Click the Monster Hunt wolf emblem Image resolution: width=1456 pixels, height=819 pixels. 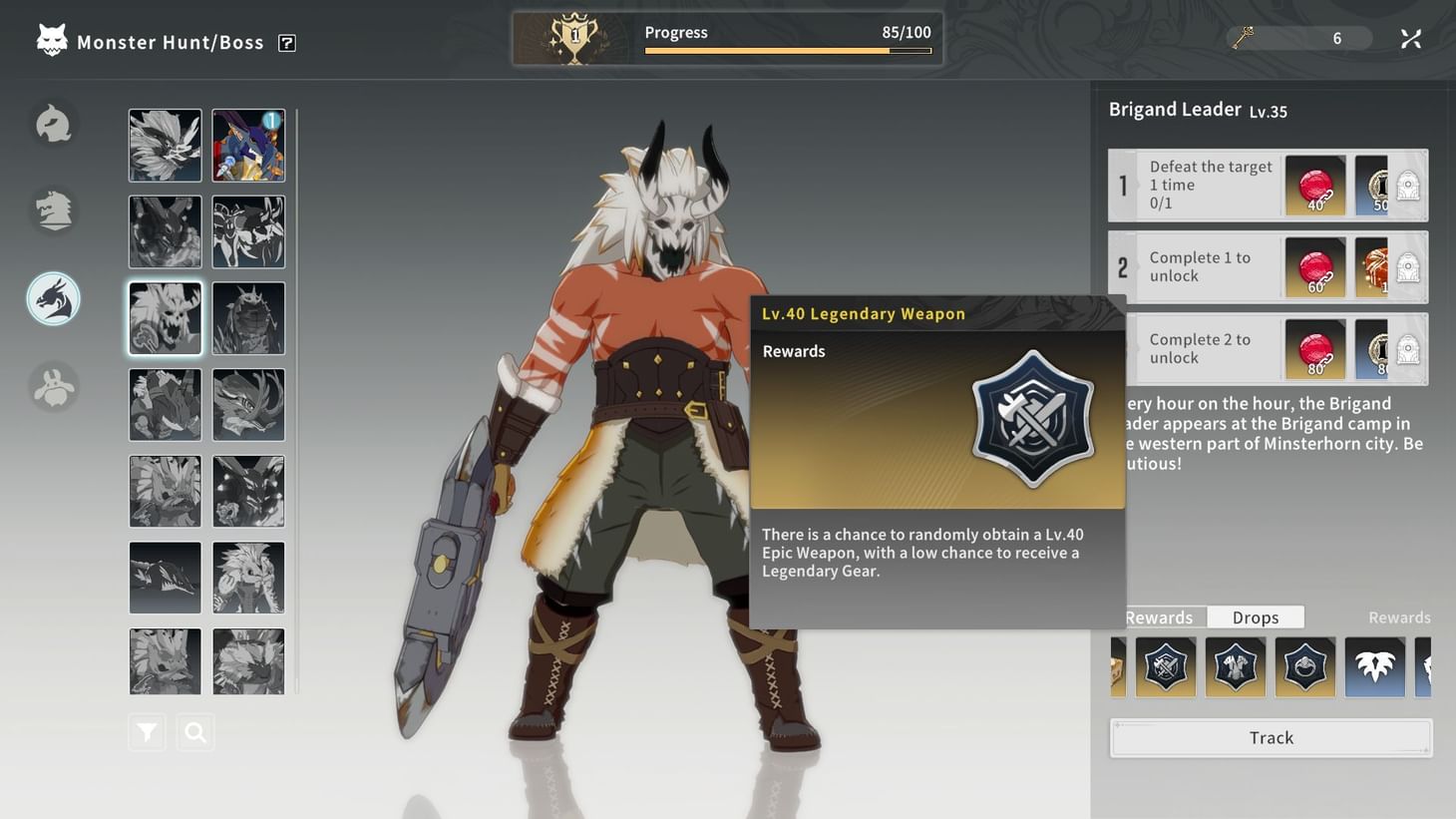point(52,40)
